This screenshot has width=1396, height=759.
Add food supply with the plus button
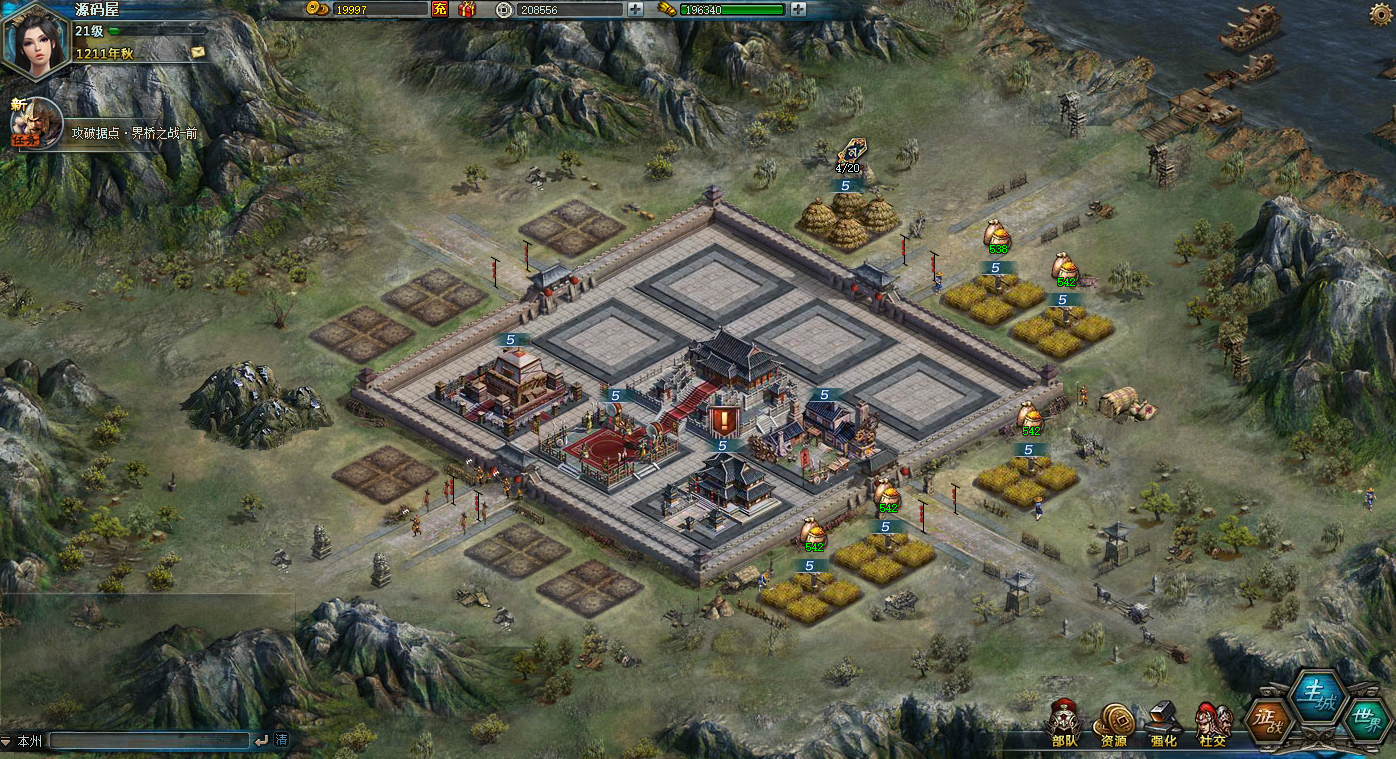[x=798, y=9]
